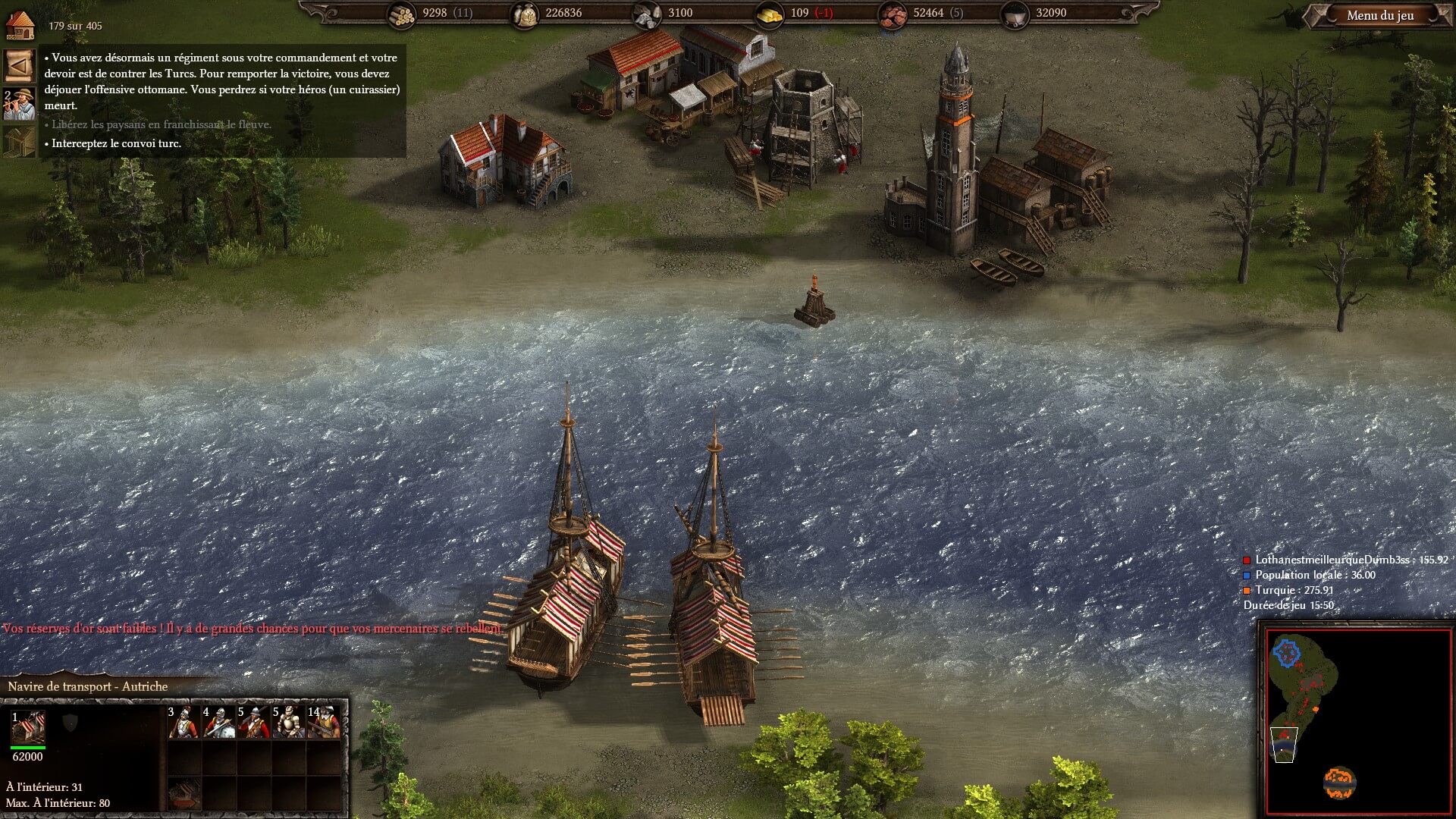1456x819 pixels.
Task: Select the transport ship portrait
Action: 28,728
